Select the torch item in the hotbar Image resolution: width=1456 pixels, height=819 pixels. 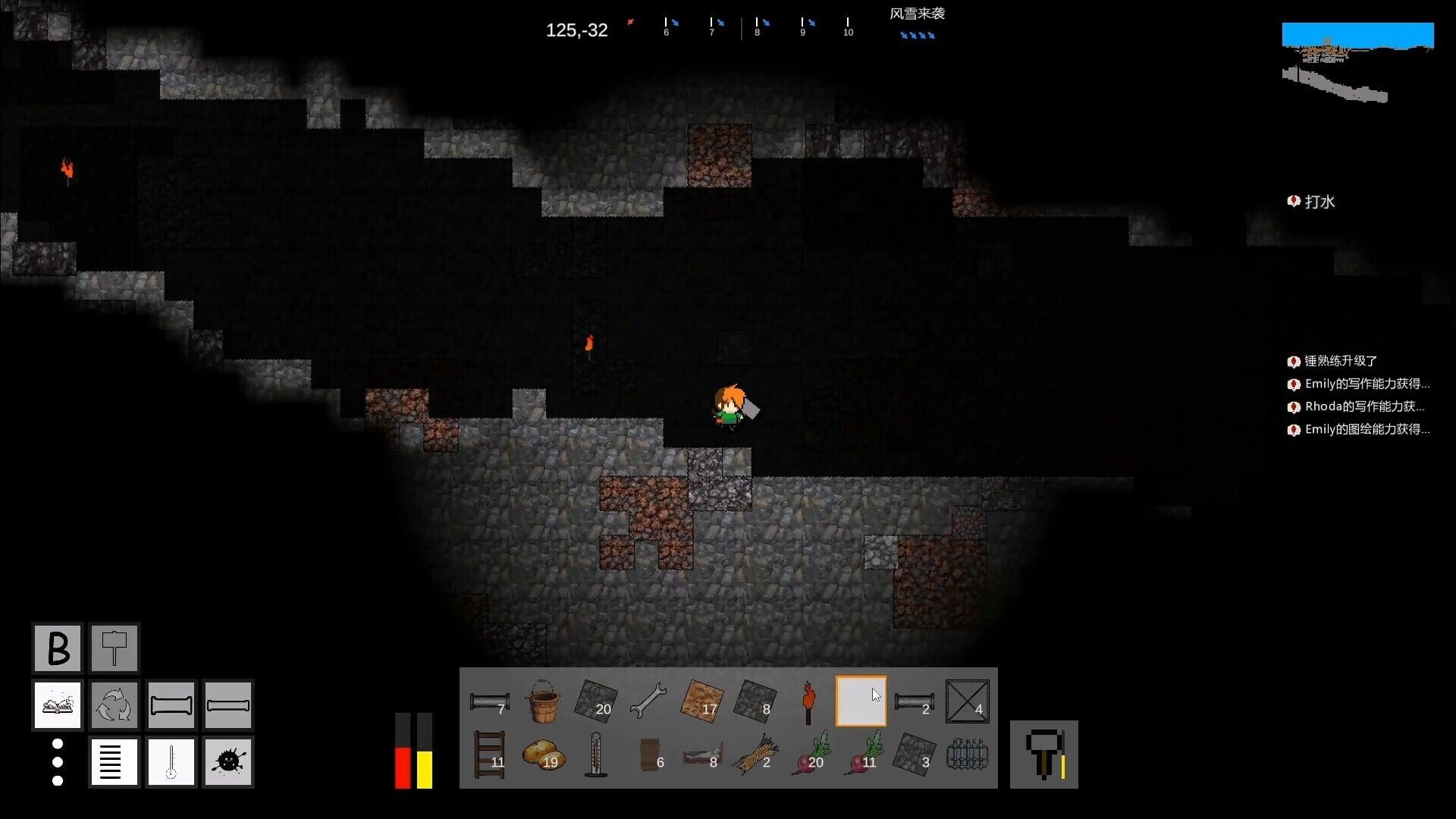click(x=808, y=701)
